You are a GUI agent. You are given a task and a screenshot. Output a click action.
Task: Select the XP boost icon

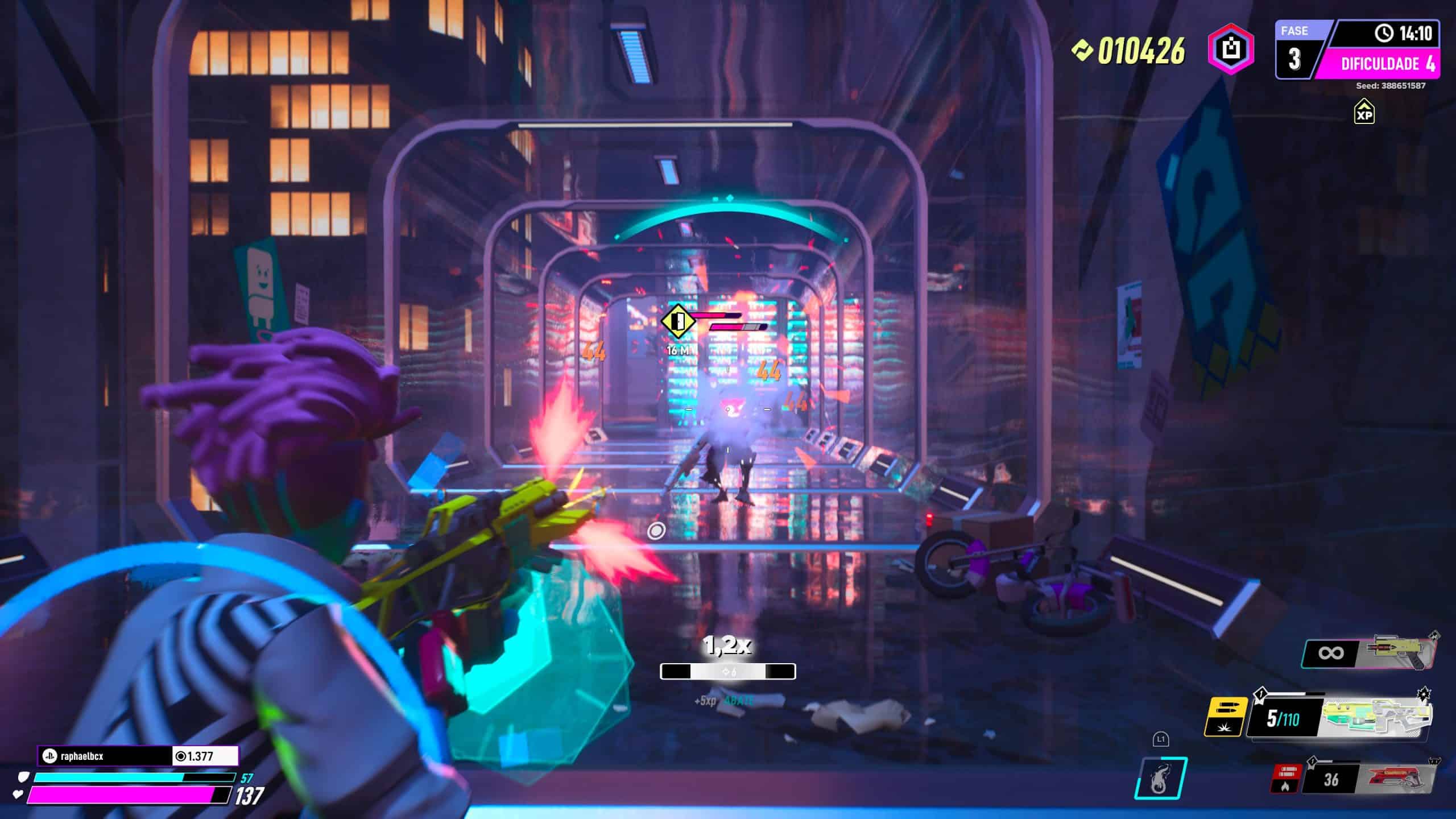[x=1364, y=111]
